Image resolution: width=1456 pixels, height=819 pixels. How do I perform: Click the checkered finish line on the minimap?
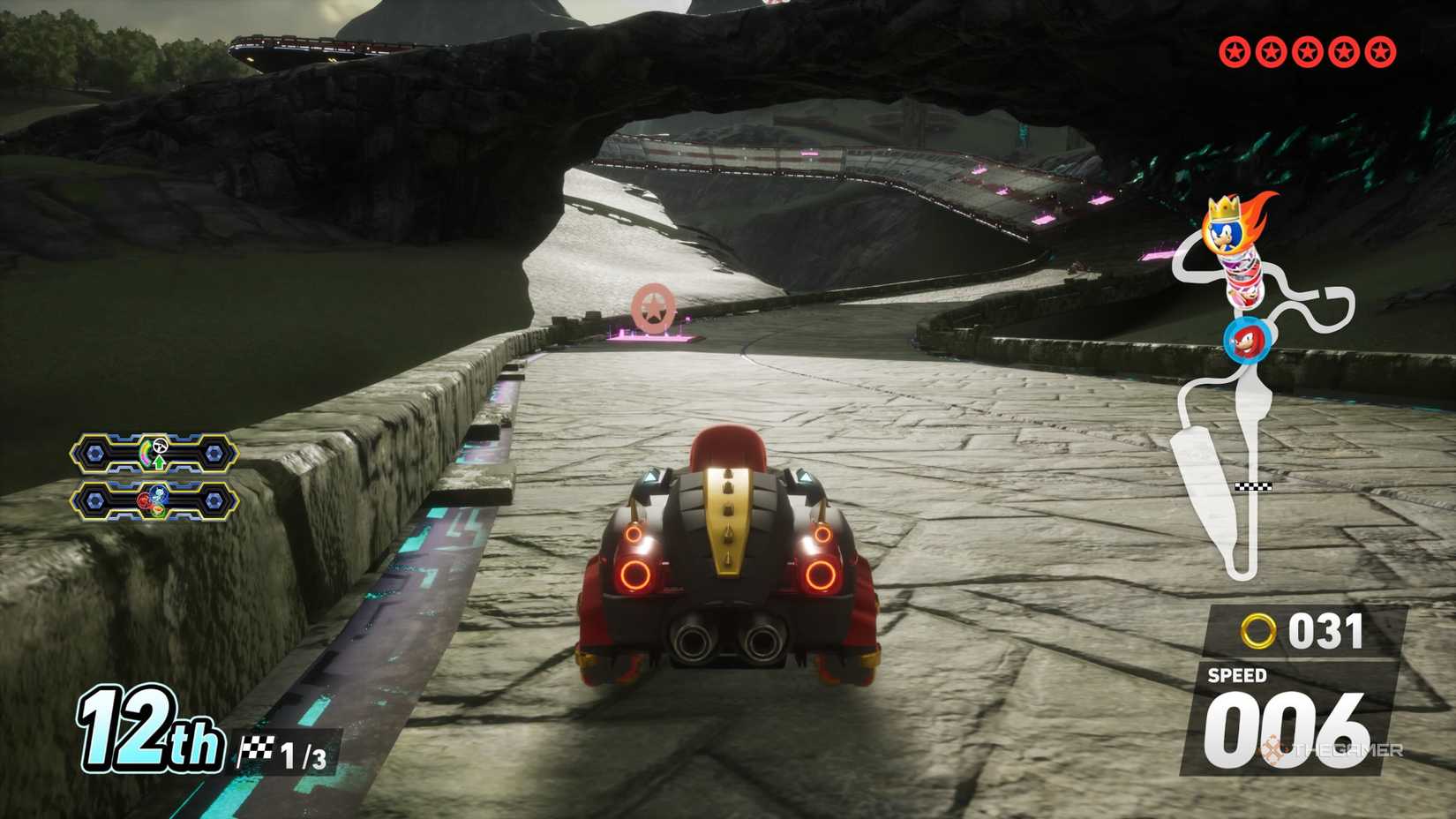coord(1253,486)
